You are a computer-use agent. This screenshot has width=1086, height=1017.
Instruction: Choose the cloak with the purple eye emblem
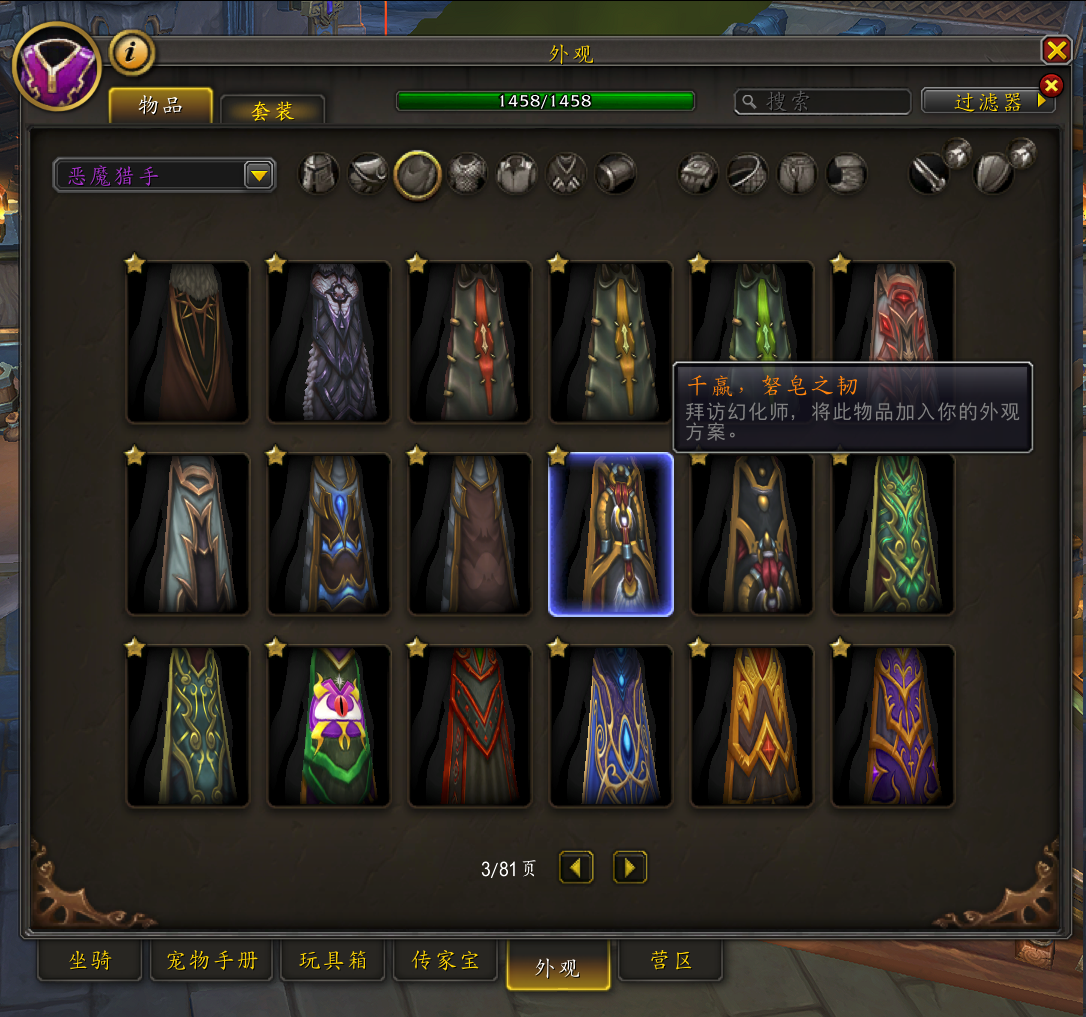(x=329, y=725)
